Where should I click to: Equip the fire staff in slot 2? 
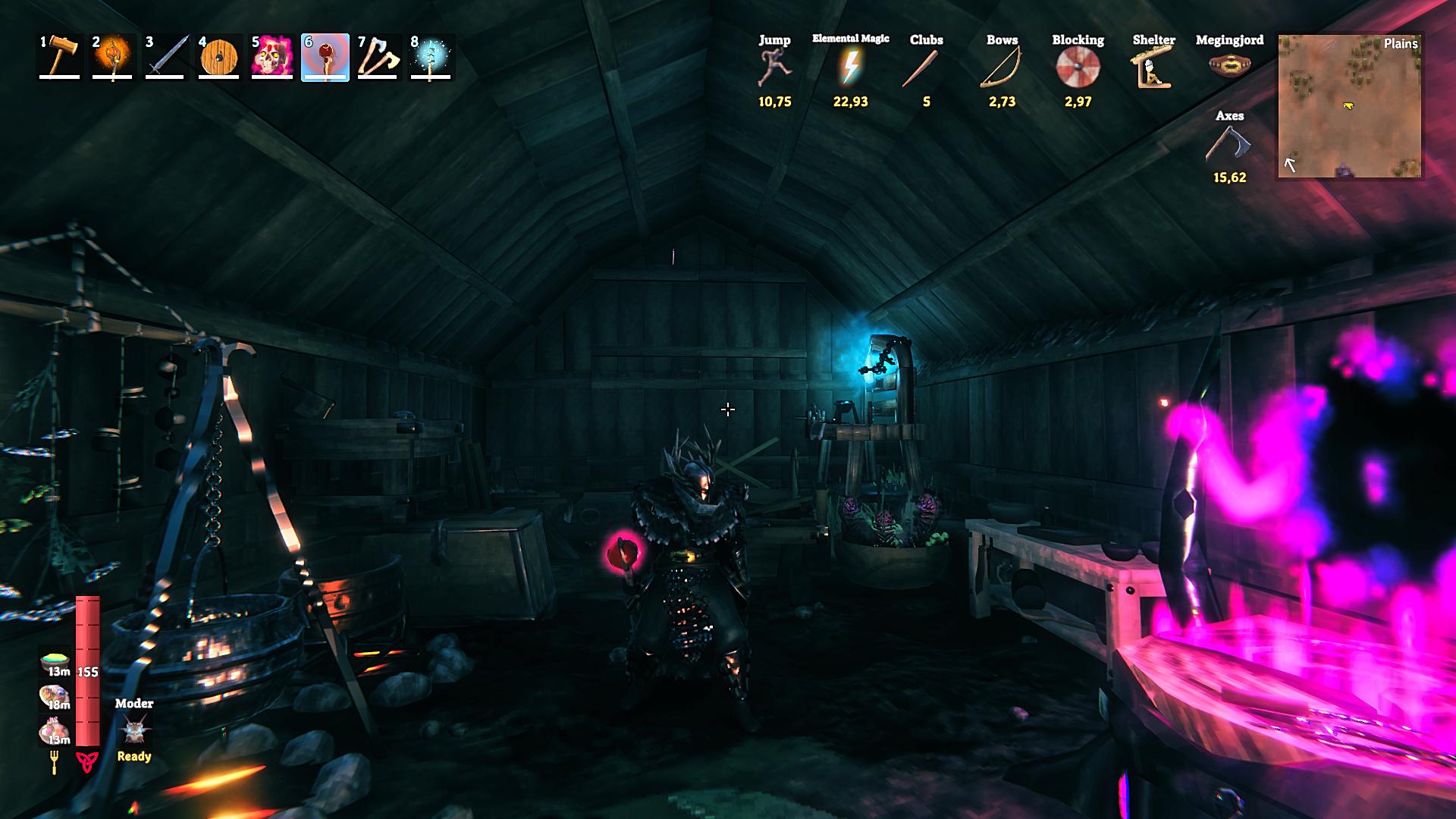[113, 57]
